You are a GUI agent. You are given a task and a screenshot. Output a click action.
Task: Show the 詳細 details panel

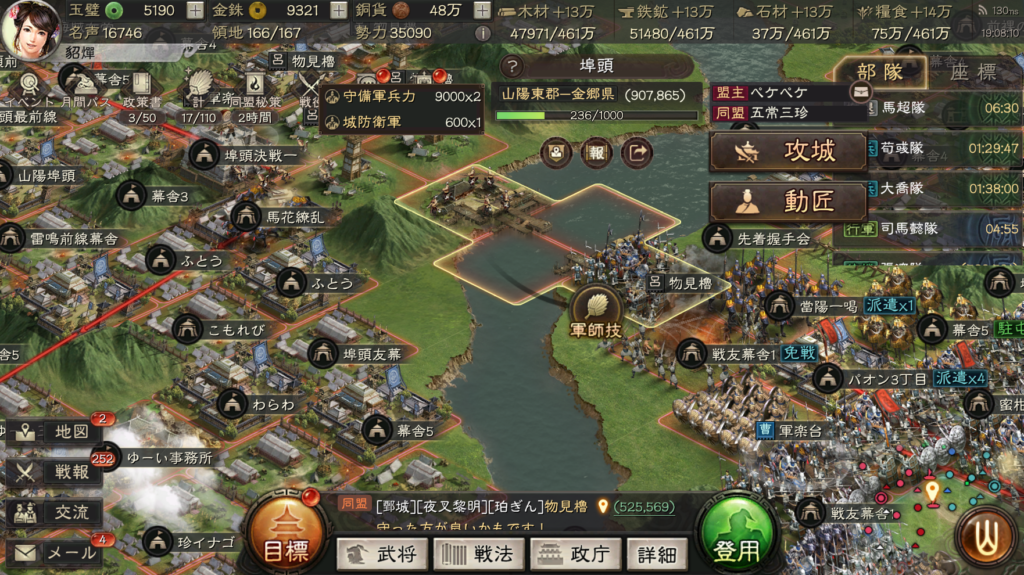coord(657,553)
